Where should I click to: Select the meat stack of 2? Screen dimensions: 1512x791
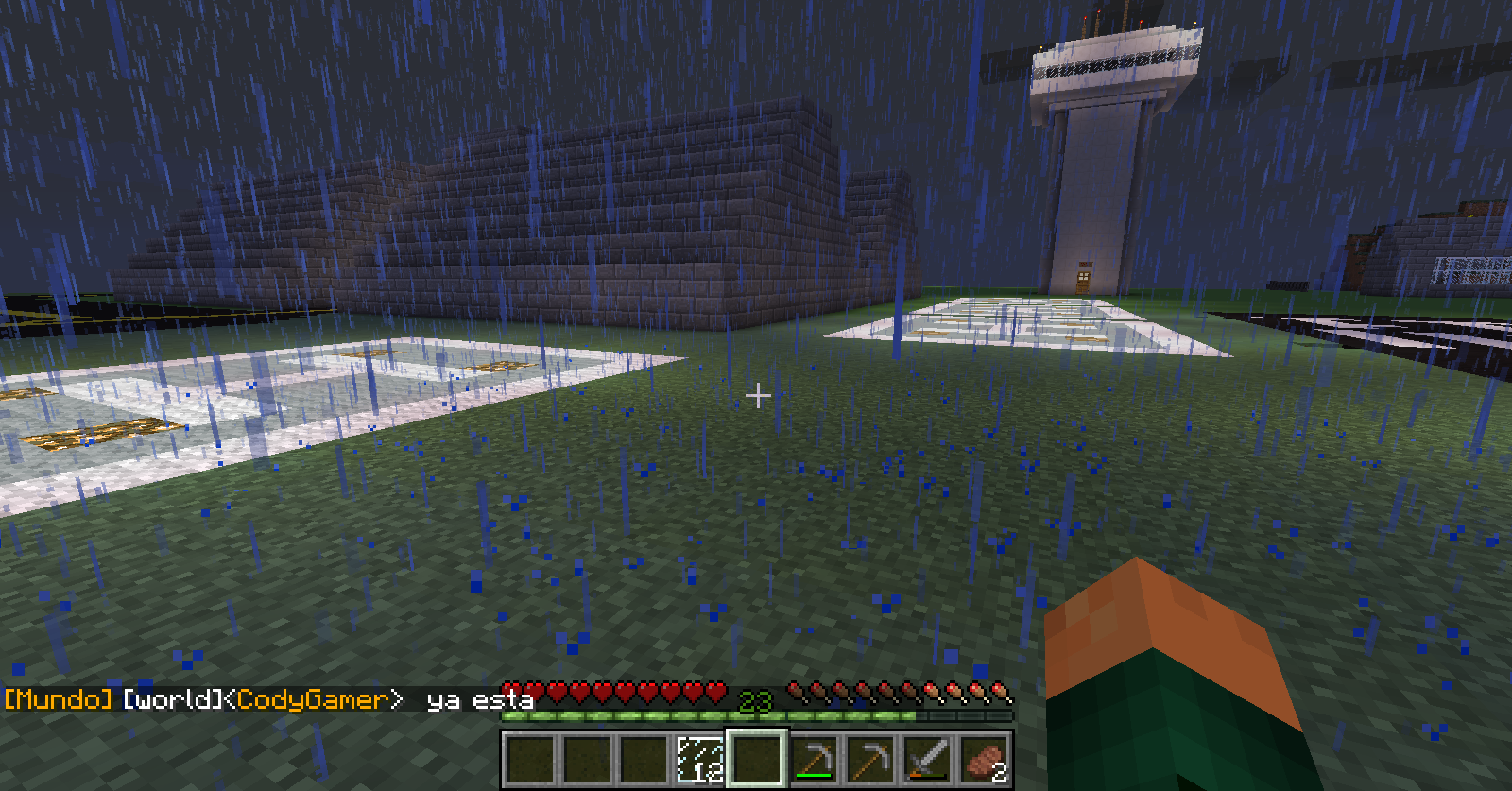click(984, 758)
